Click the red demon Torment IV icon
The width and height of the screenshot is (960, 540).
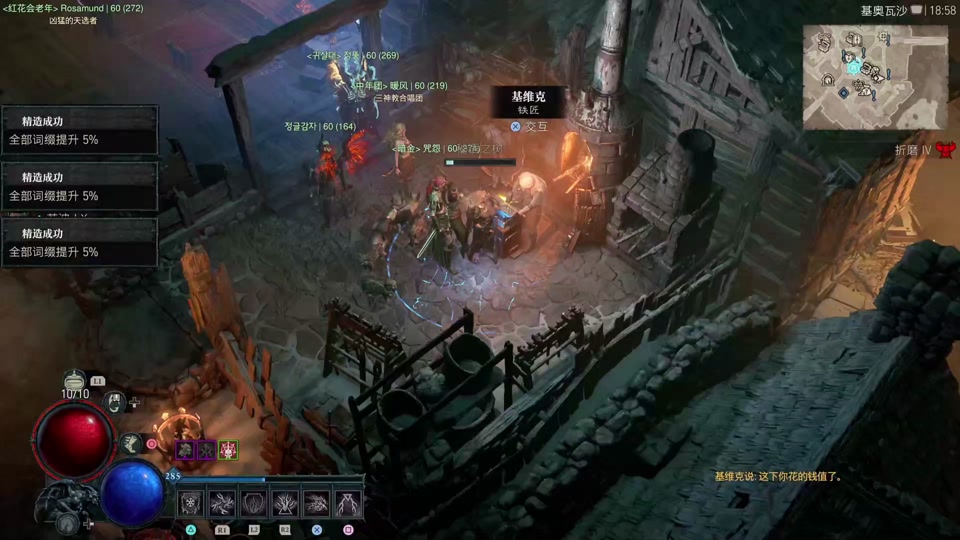pos(945,150)
